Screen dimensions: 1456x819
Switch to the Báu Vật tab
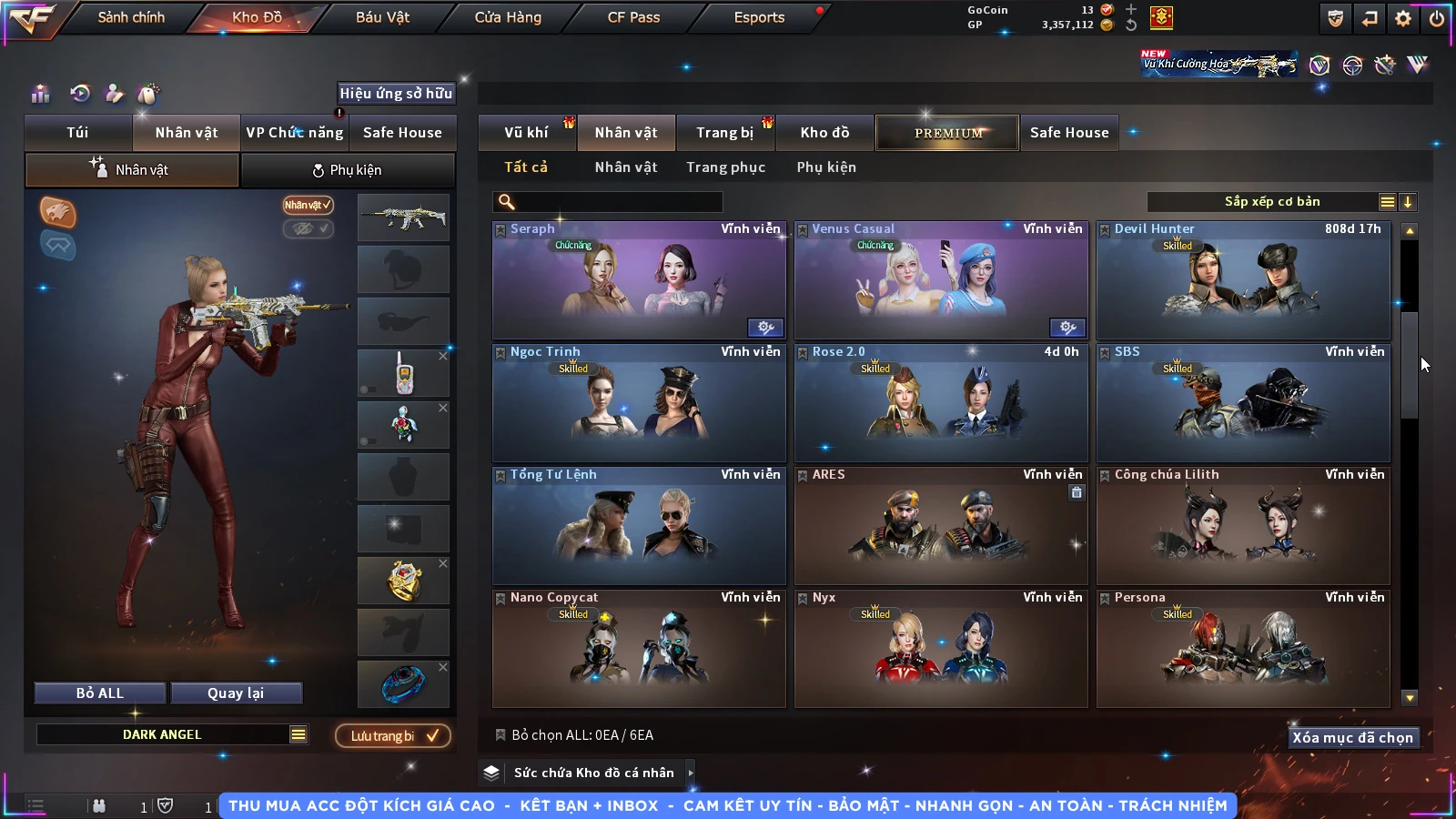pyautogui.click(x=382, y=17)
